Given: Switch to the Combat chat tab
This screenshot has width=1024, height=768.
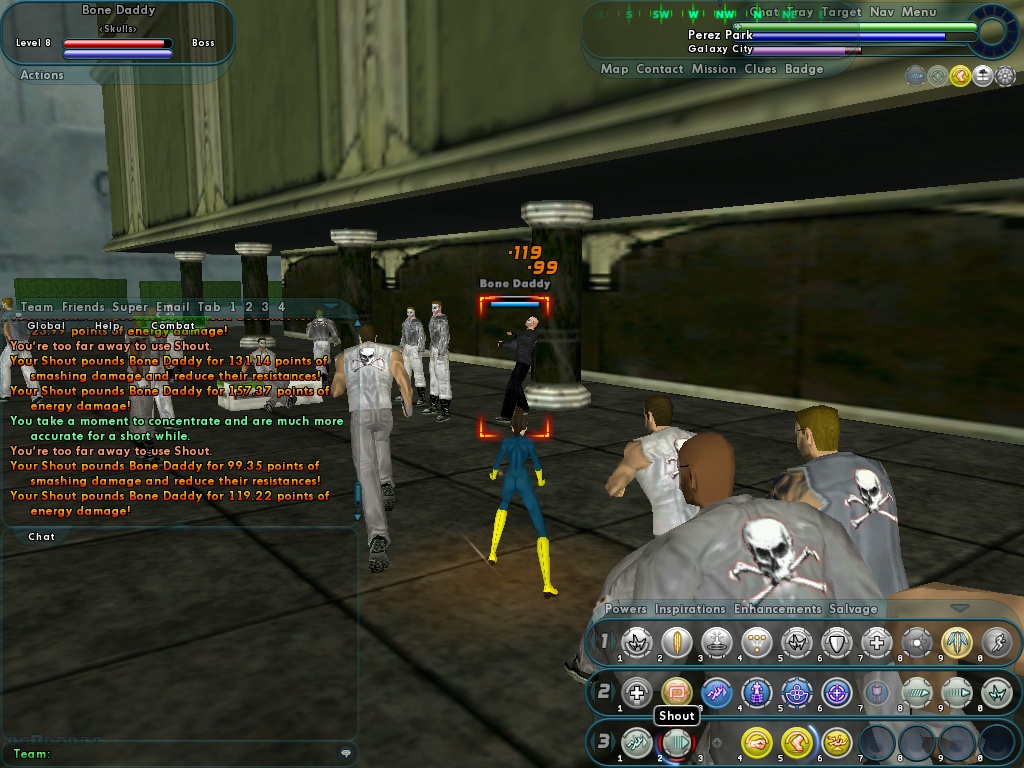Looking at the screenshot, I should coord(173,325).
